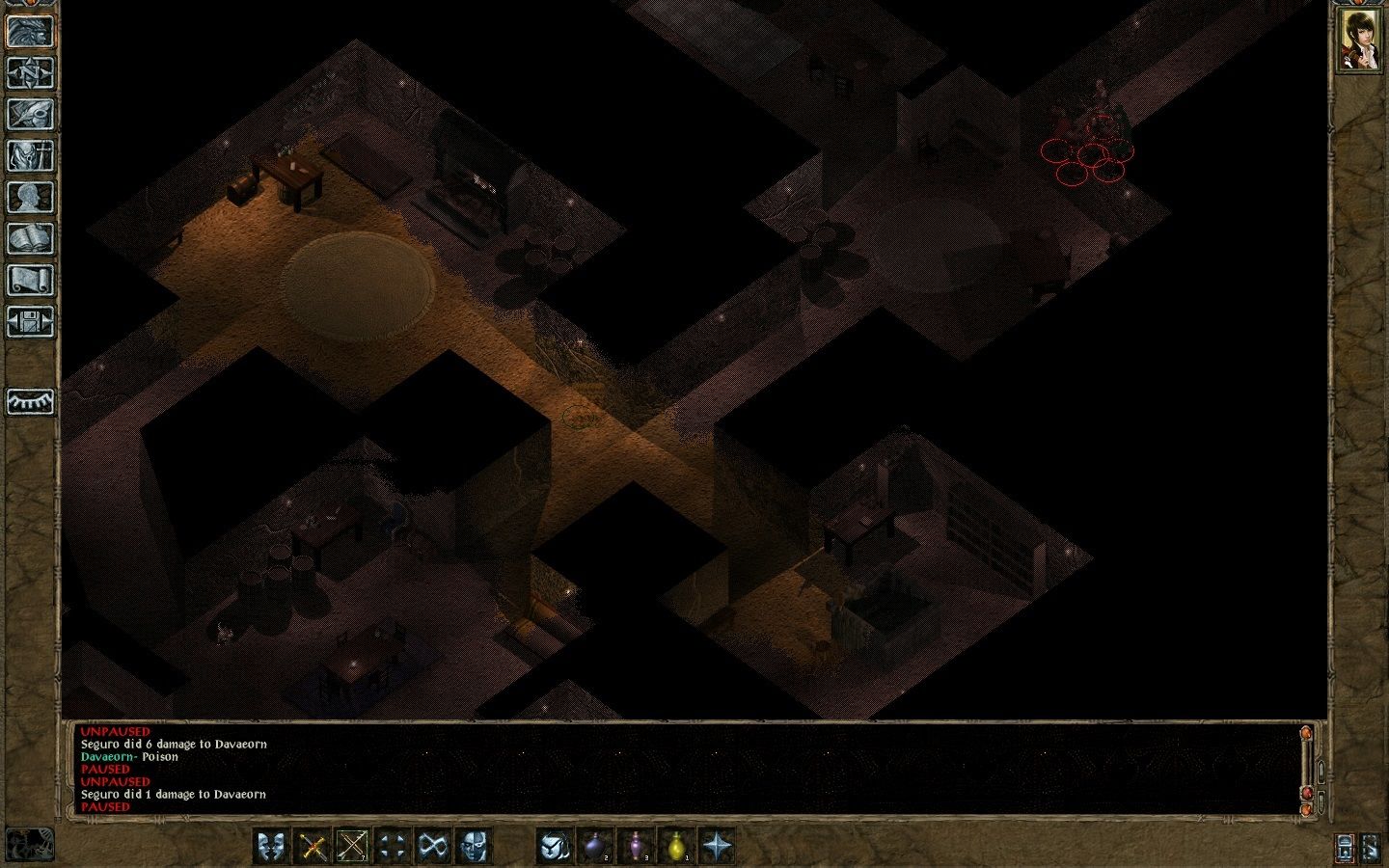Open the priest scroll button

tap(30, 280)
